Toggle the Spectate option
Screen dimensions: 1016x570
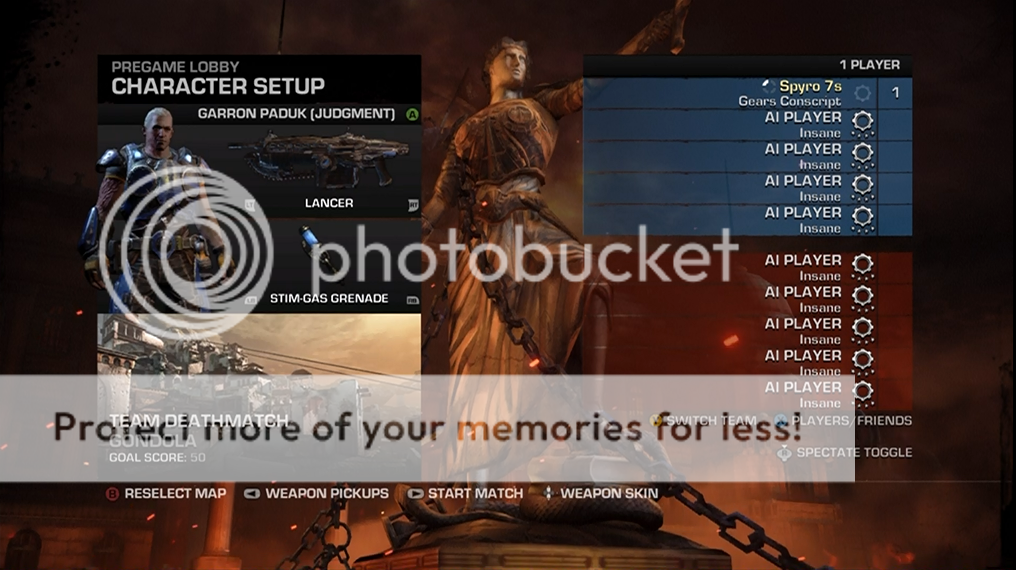coord(846,452)
